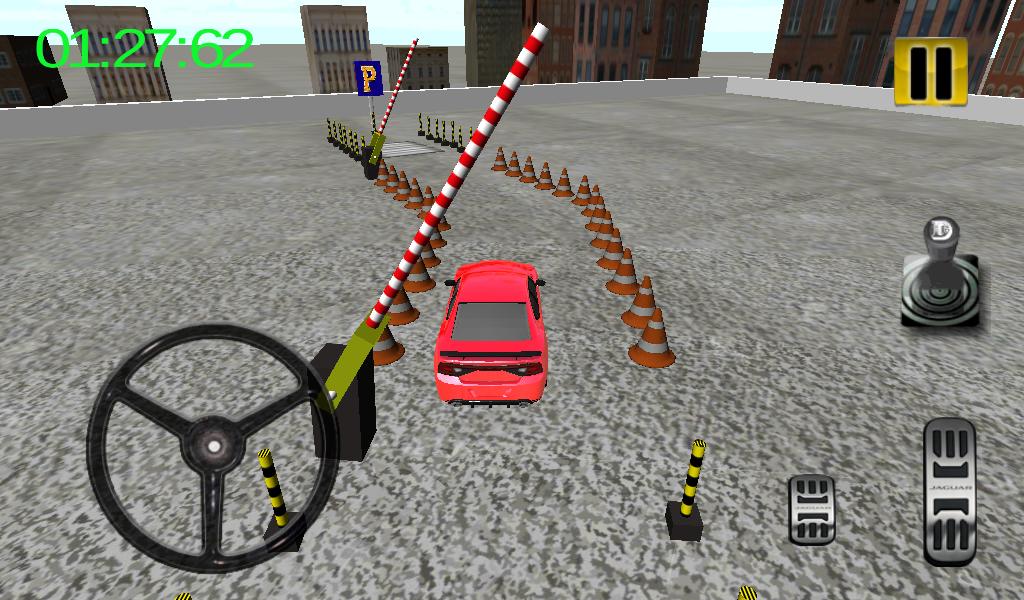Hit the small brake pedal
1024x600 pixels.
point(811,509)
